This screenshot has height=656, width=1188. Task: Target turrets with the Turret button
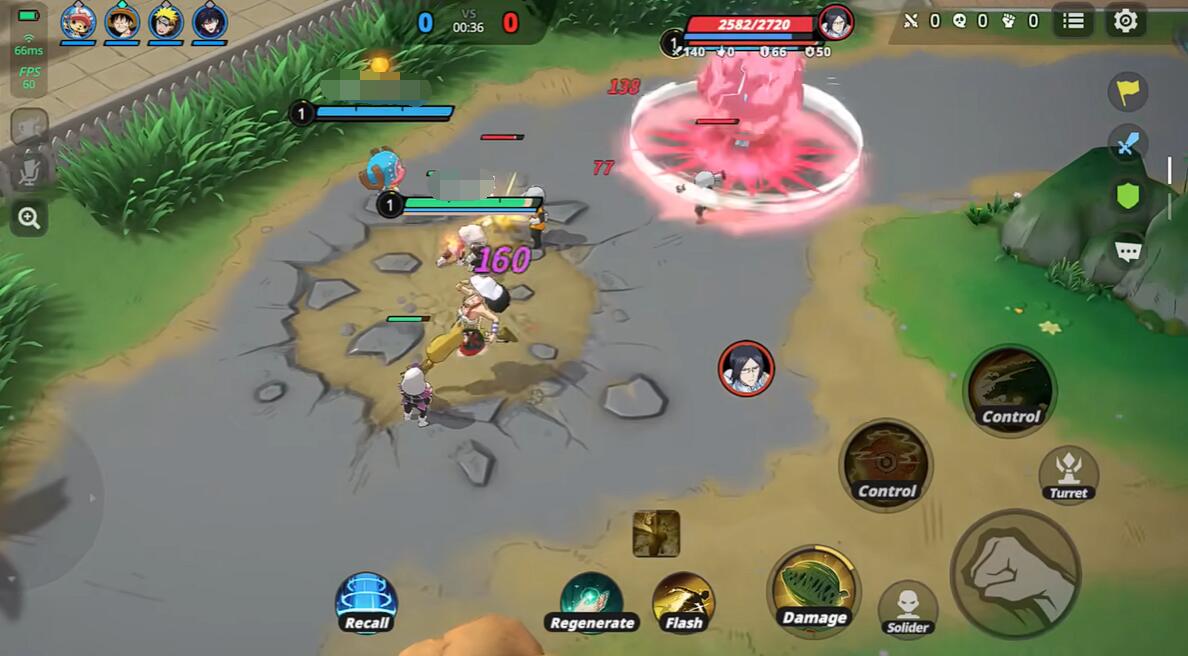click(1068, 472)
